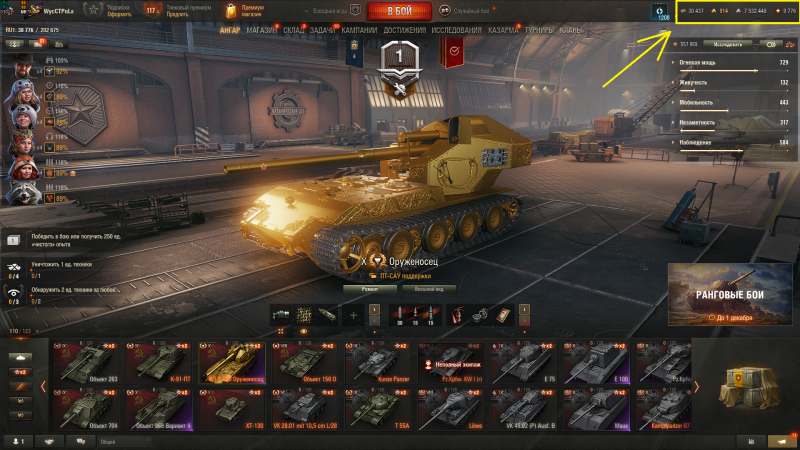Image resolution: width=800 pixels, height=450 pixels.
Task: Go to the Кампании tab
Action: 359,30
